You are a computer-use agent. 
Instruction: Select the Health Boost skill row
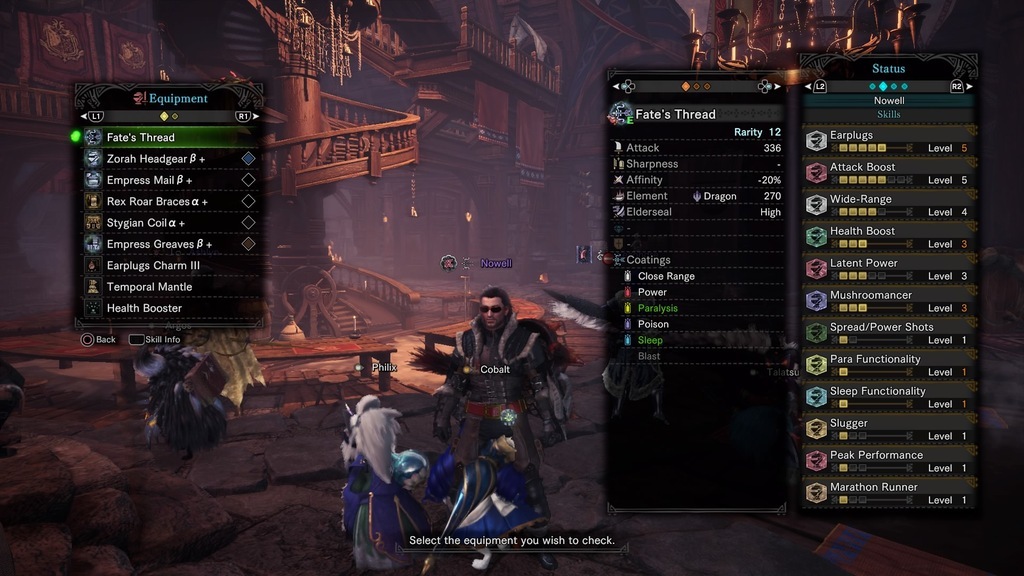pos(888,237)
